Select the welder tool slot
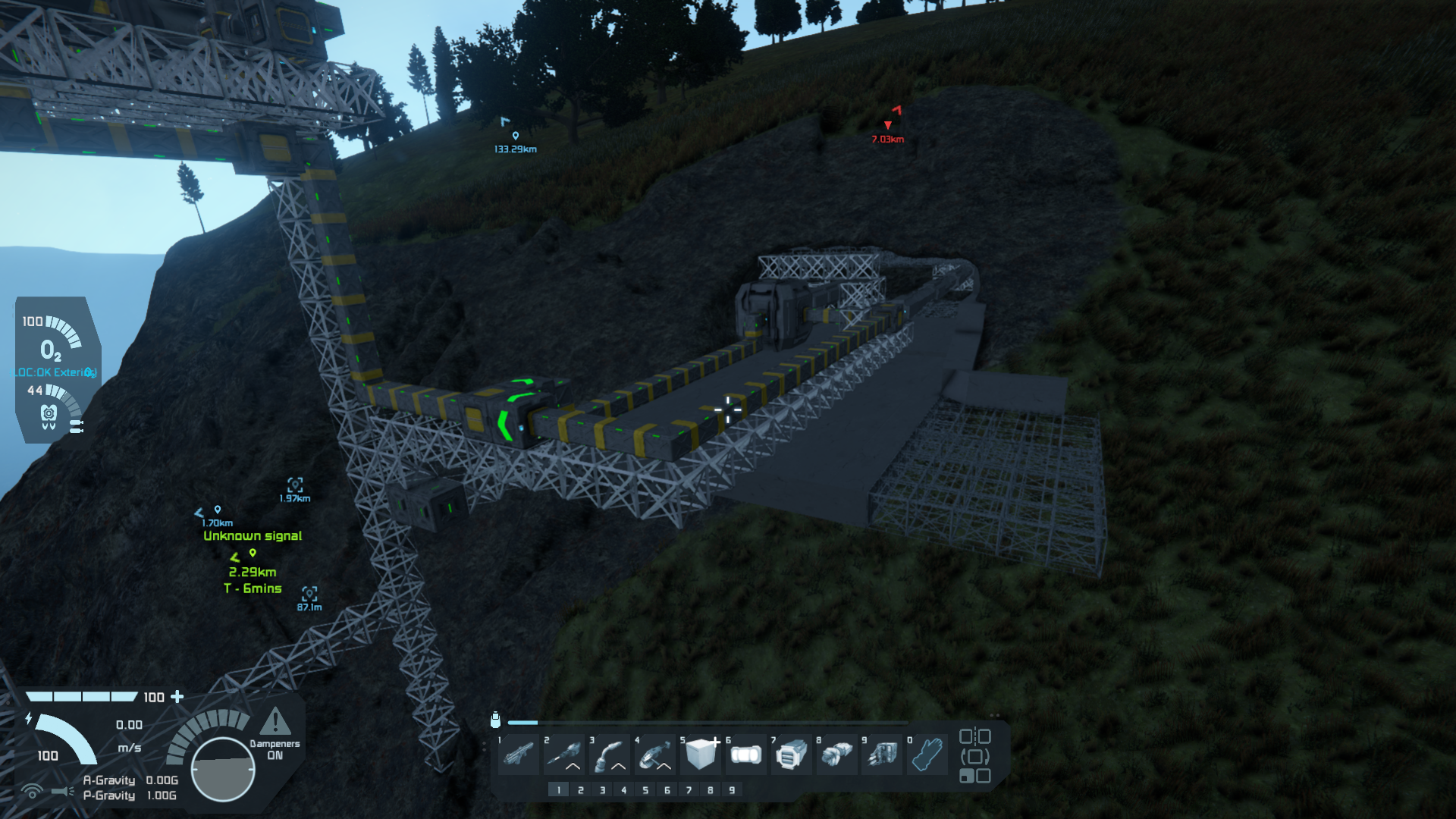 pyautogui.click(x=610, y=755)
